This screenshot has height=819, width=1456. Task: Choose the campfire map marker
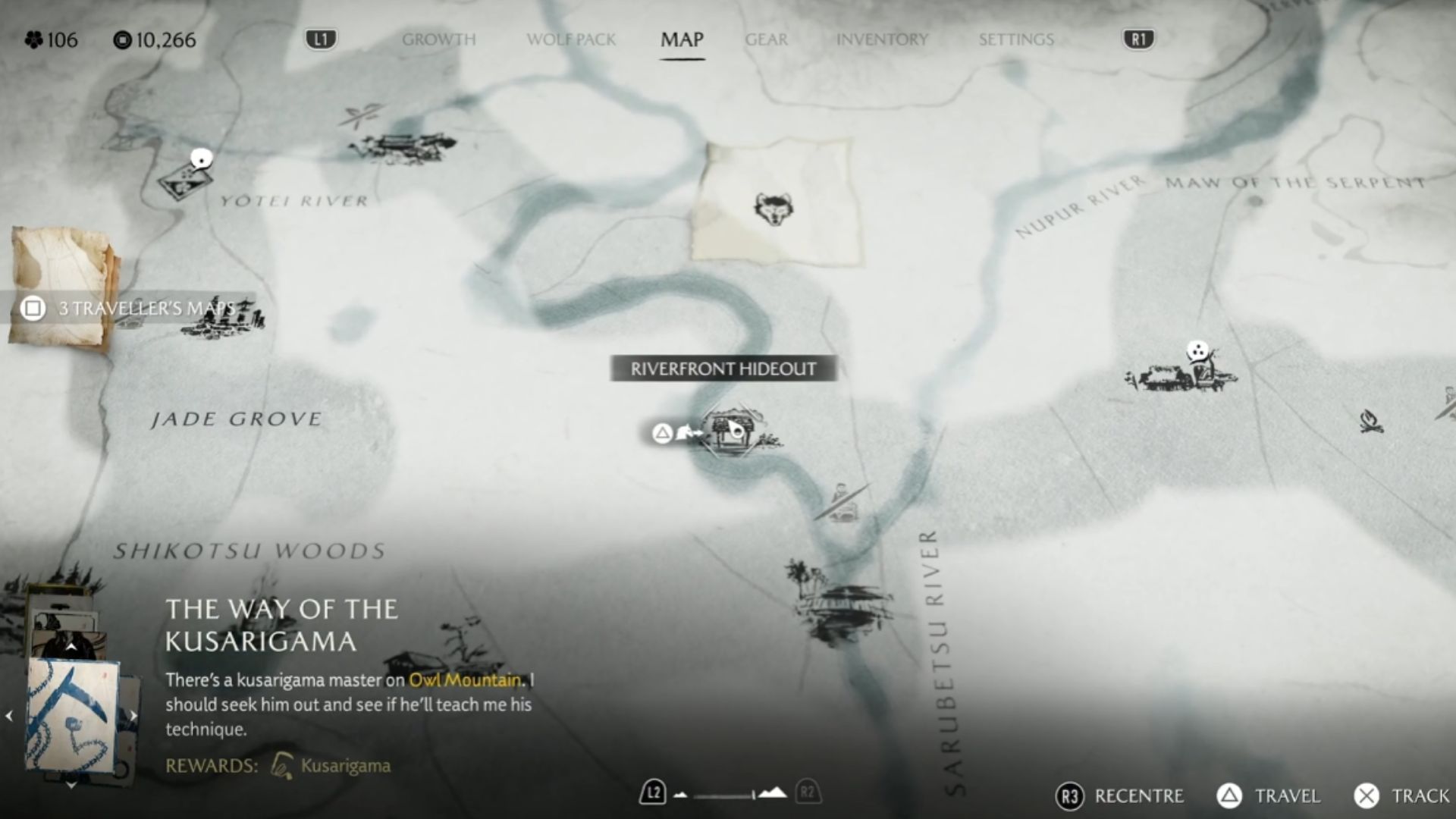click(x=1370, y=420)
